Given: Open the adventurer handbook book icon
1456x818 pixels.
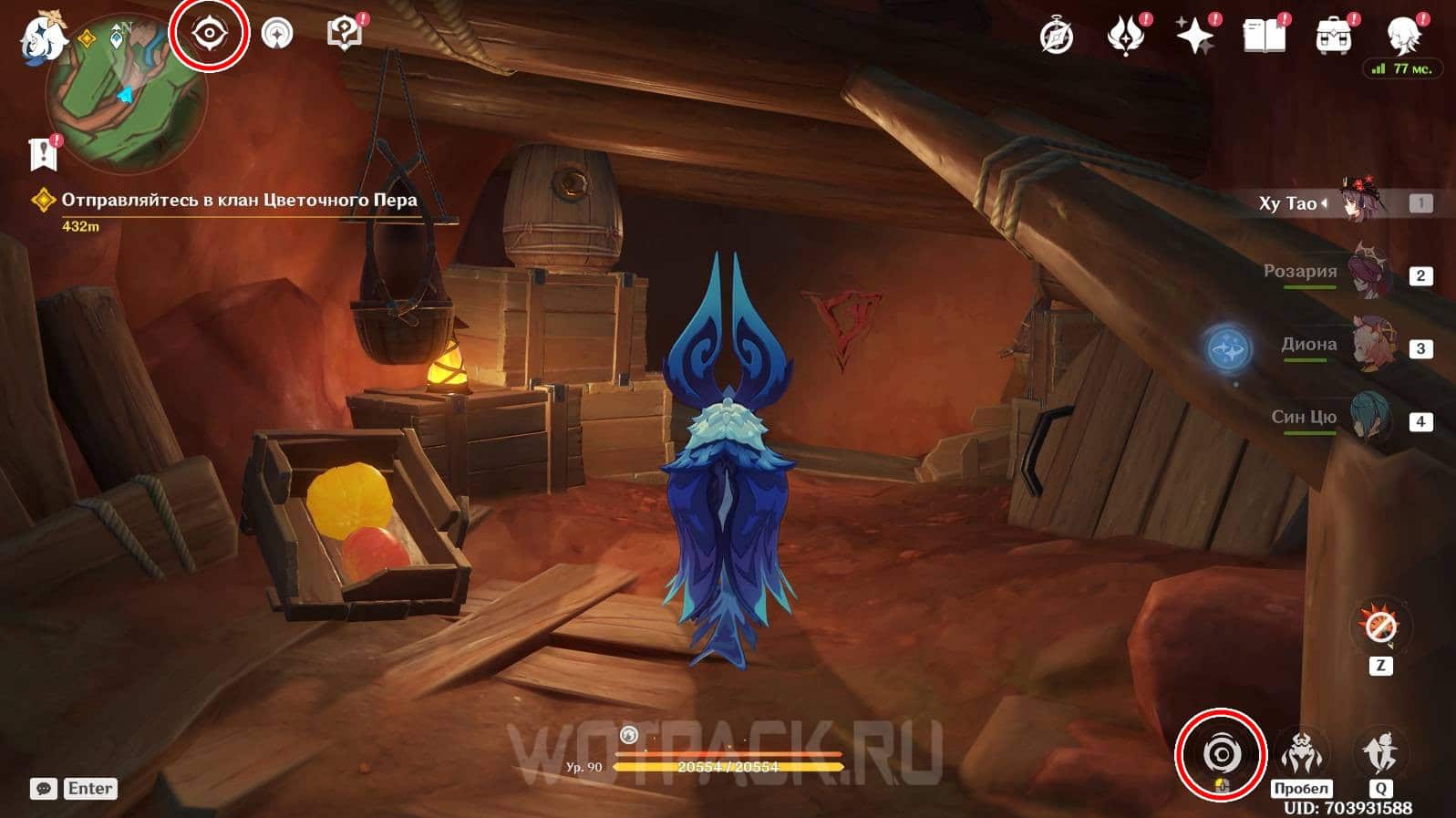Looking at the screenshot, I should 1264,36.
